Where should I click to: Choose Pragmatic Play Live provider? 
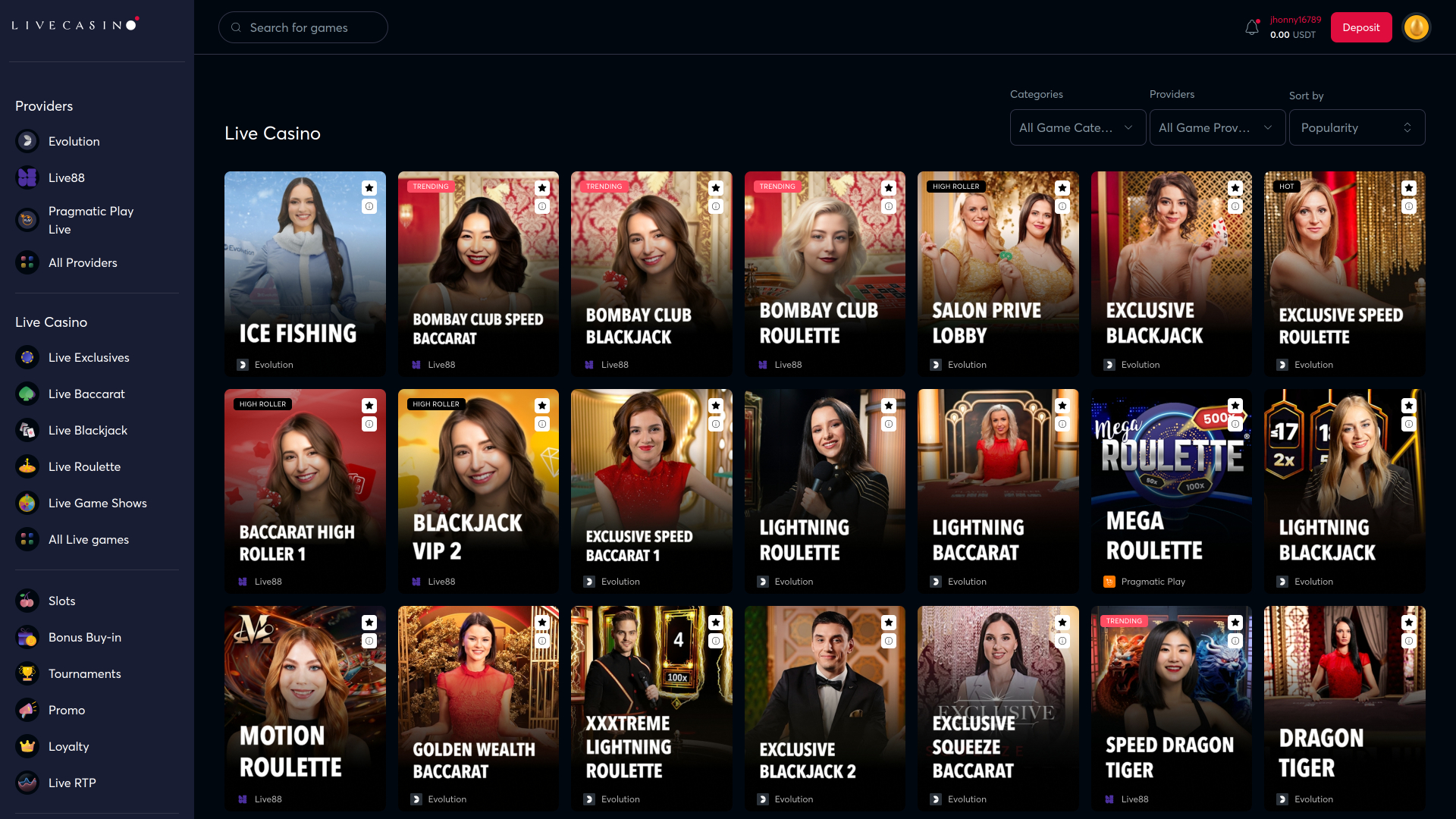pos(90,220)
